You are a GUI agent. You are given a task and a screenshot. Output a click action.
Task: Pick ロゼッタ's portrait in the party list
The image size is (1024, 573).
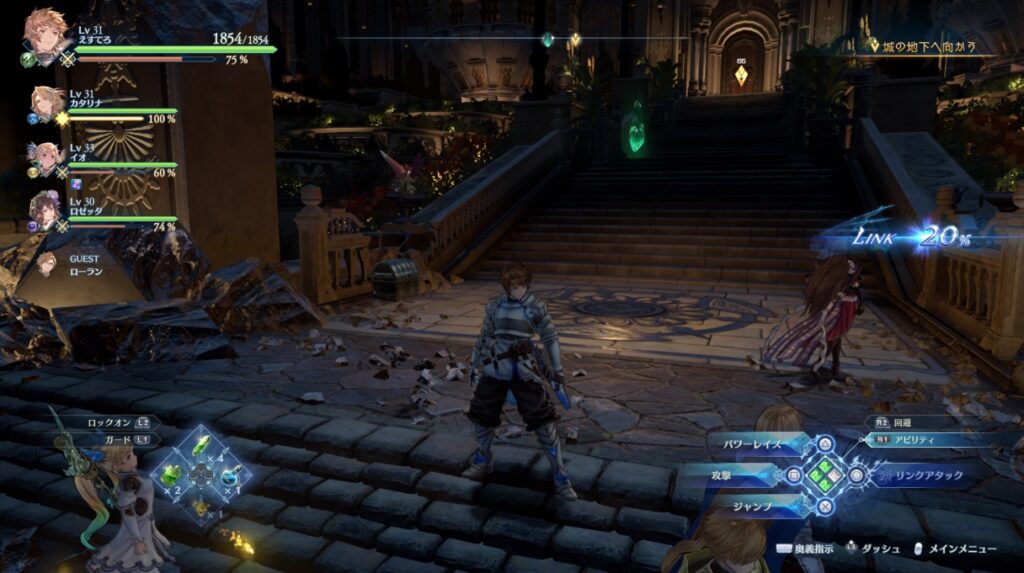tap(46, 211)
